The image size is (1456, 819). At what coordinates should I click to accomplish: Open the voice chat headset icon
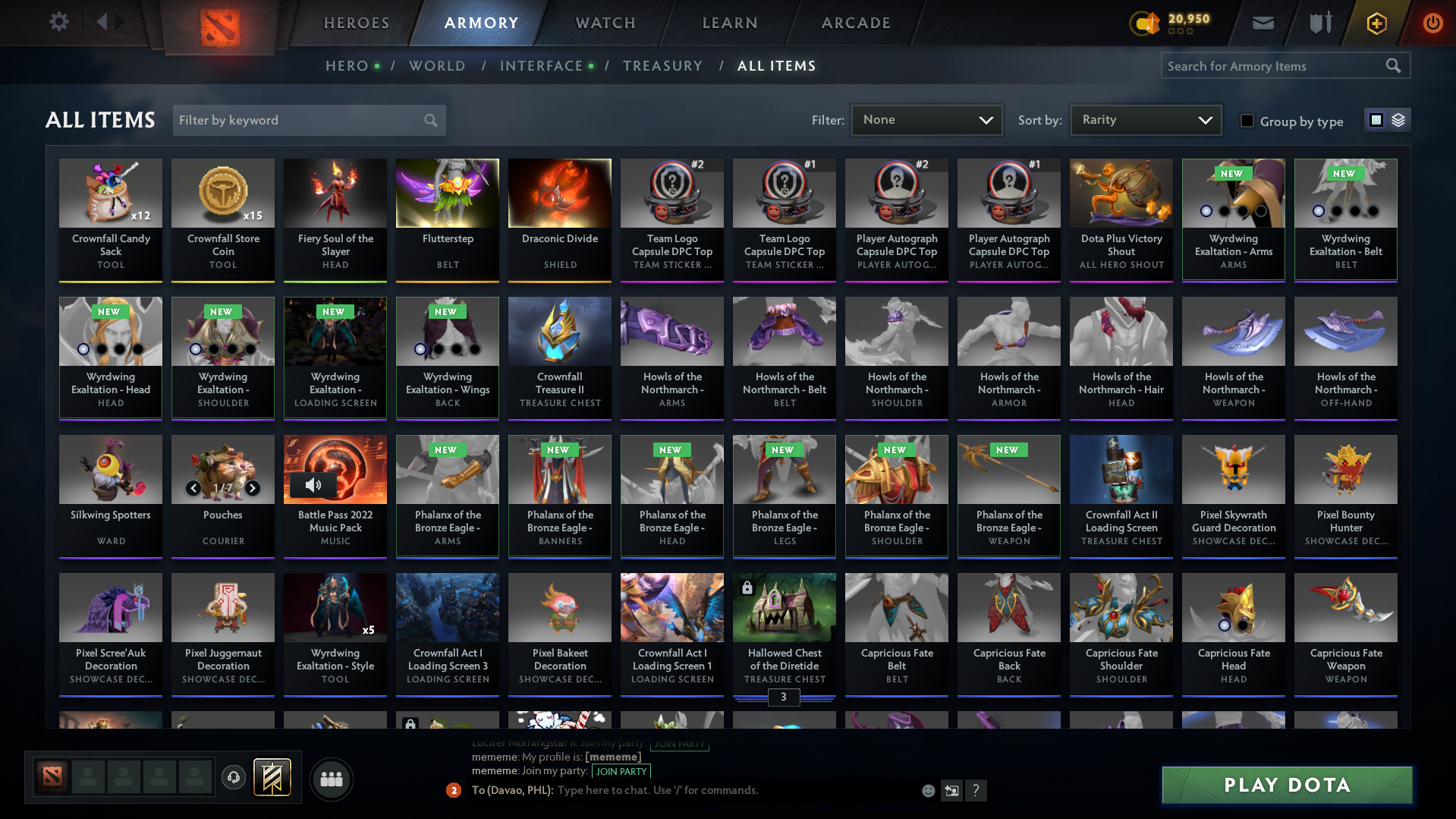[x=234, y=778]
